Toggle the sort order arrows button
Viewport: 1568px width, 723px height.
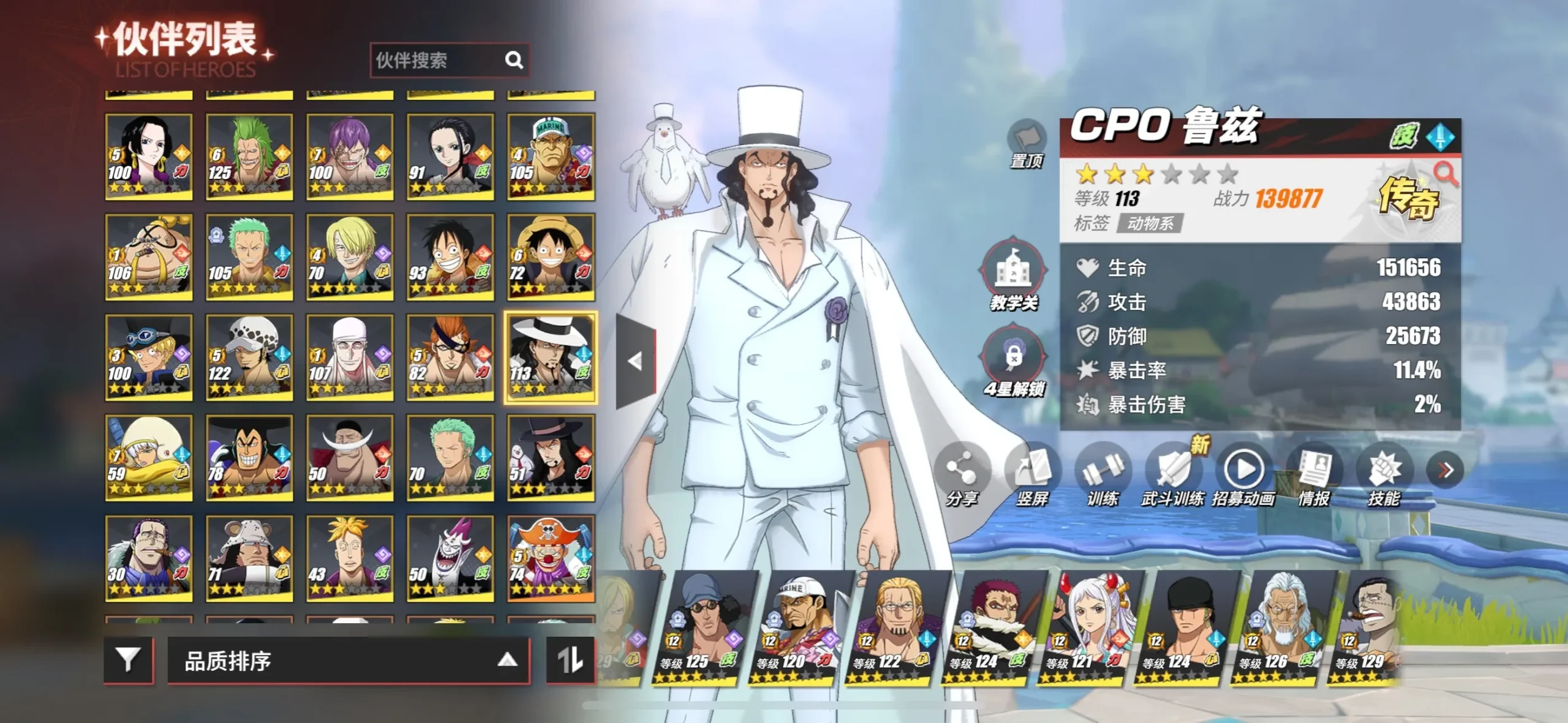pyautogui.click(x=570, y=659)
